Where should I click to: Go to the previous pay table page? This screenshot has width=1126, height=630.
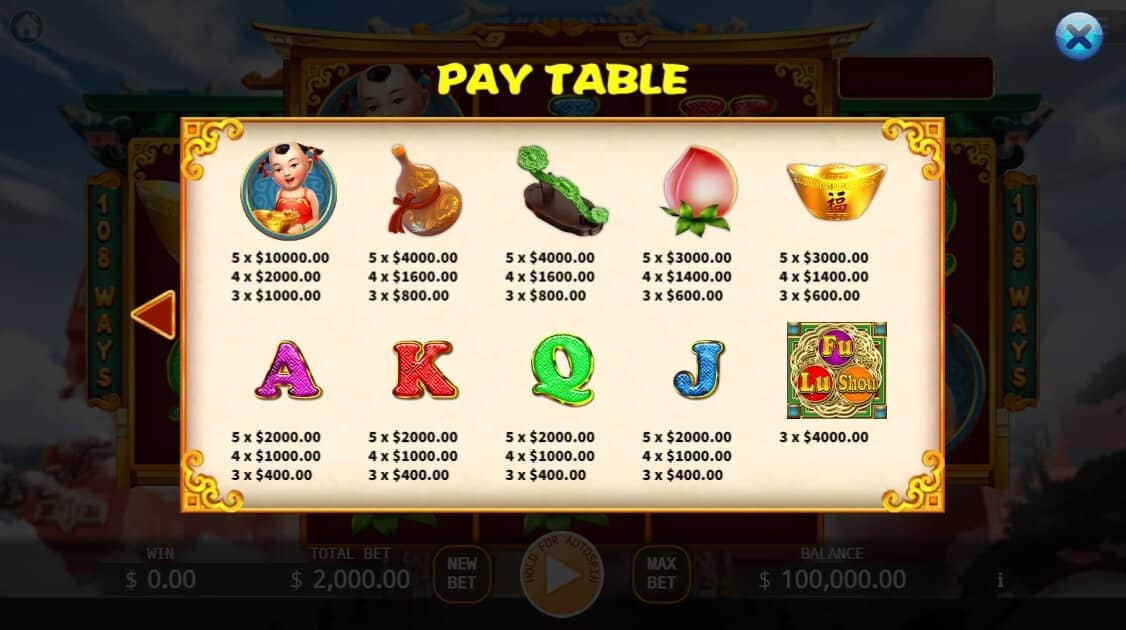coord(154,315)
